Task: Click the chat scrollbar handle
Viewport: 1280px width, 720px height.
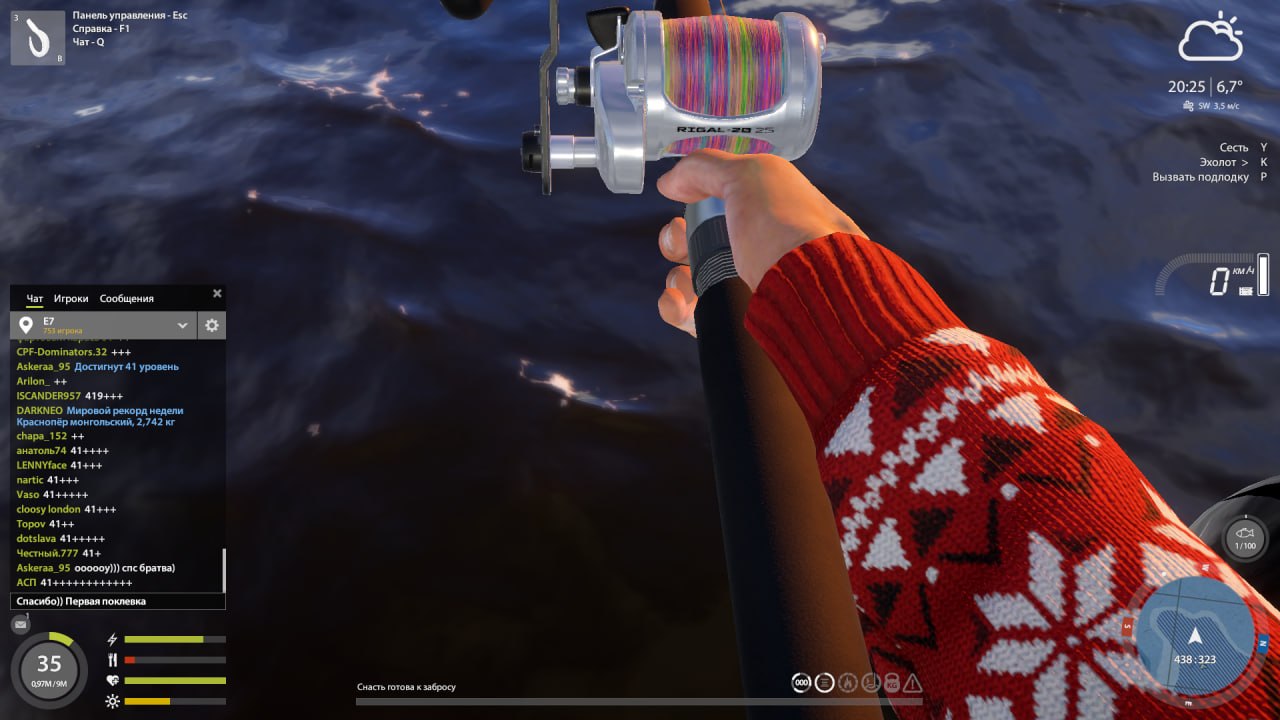Action: (x=224, y=570)
